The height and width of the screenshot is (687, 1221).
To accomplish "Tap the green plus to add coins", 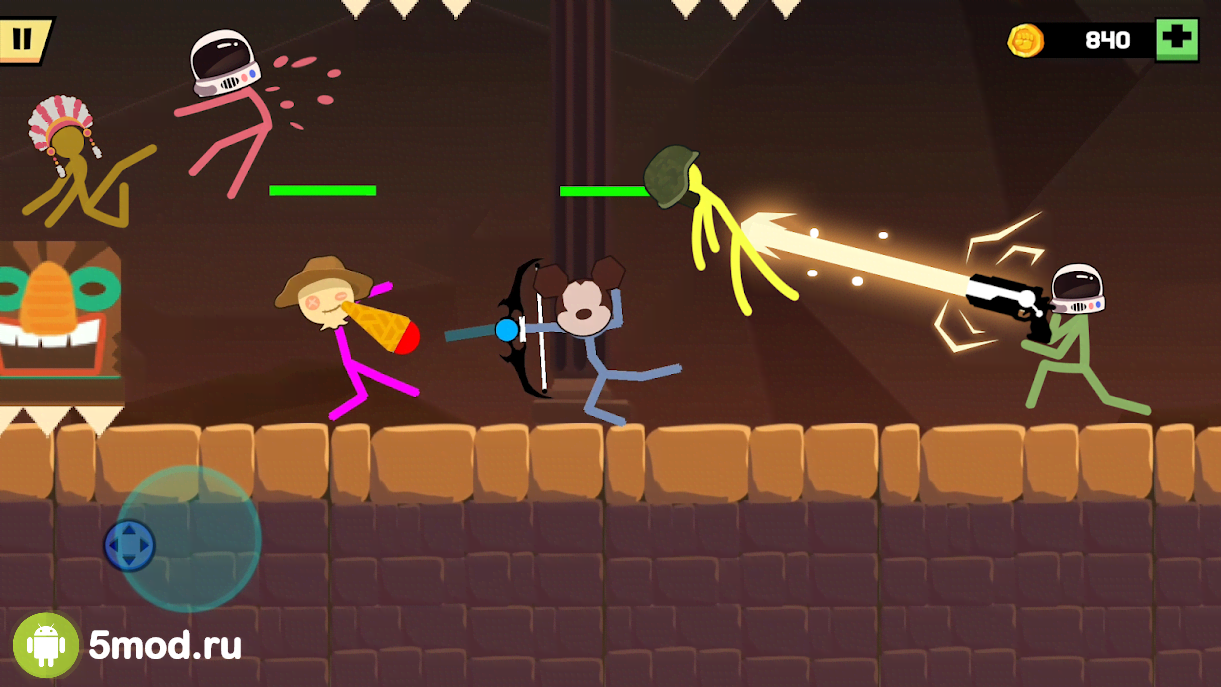I will [x=1177, y=40].
